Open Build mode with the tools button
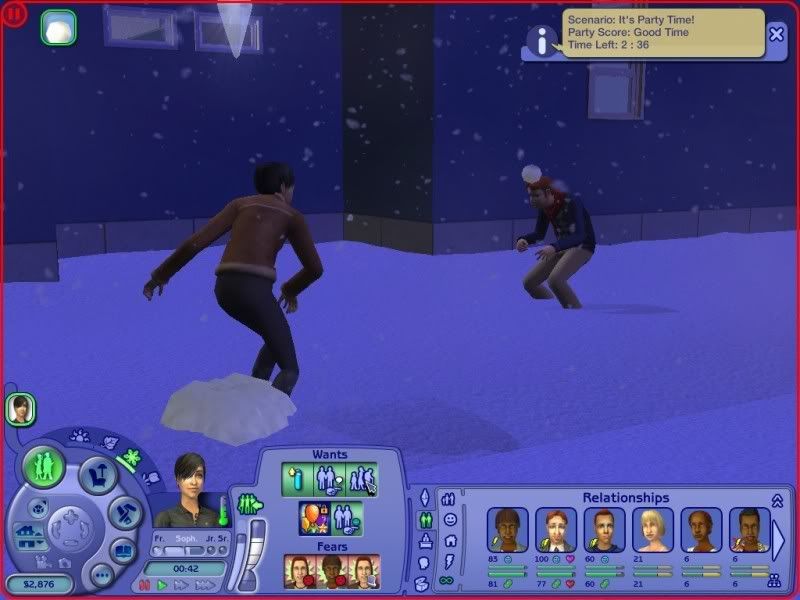 click(126, 513)
